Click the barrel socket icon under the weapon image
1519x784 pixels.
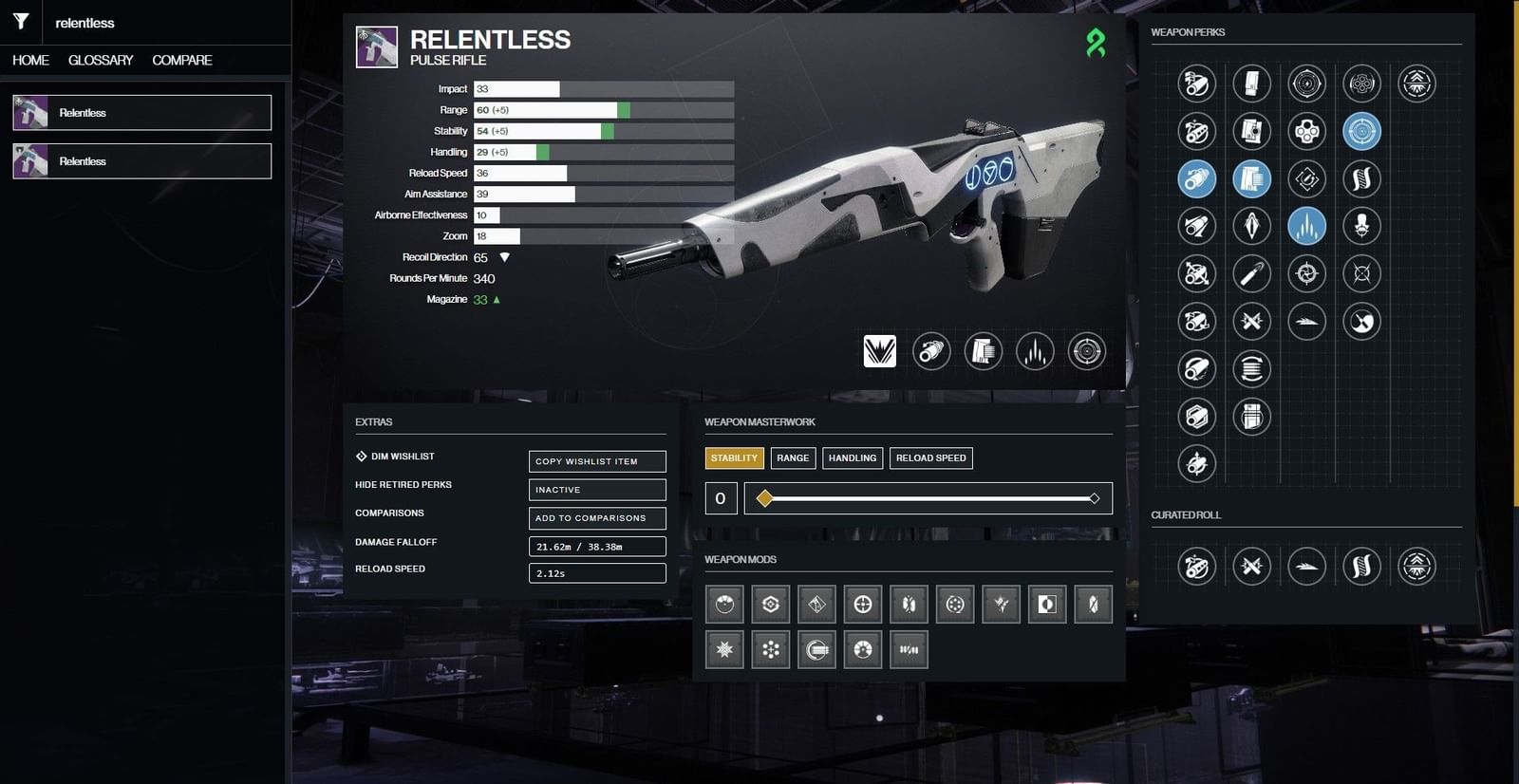(930, 351)
